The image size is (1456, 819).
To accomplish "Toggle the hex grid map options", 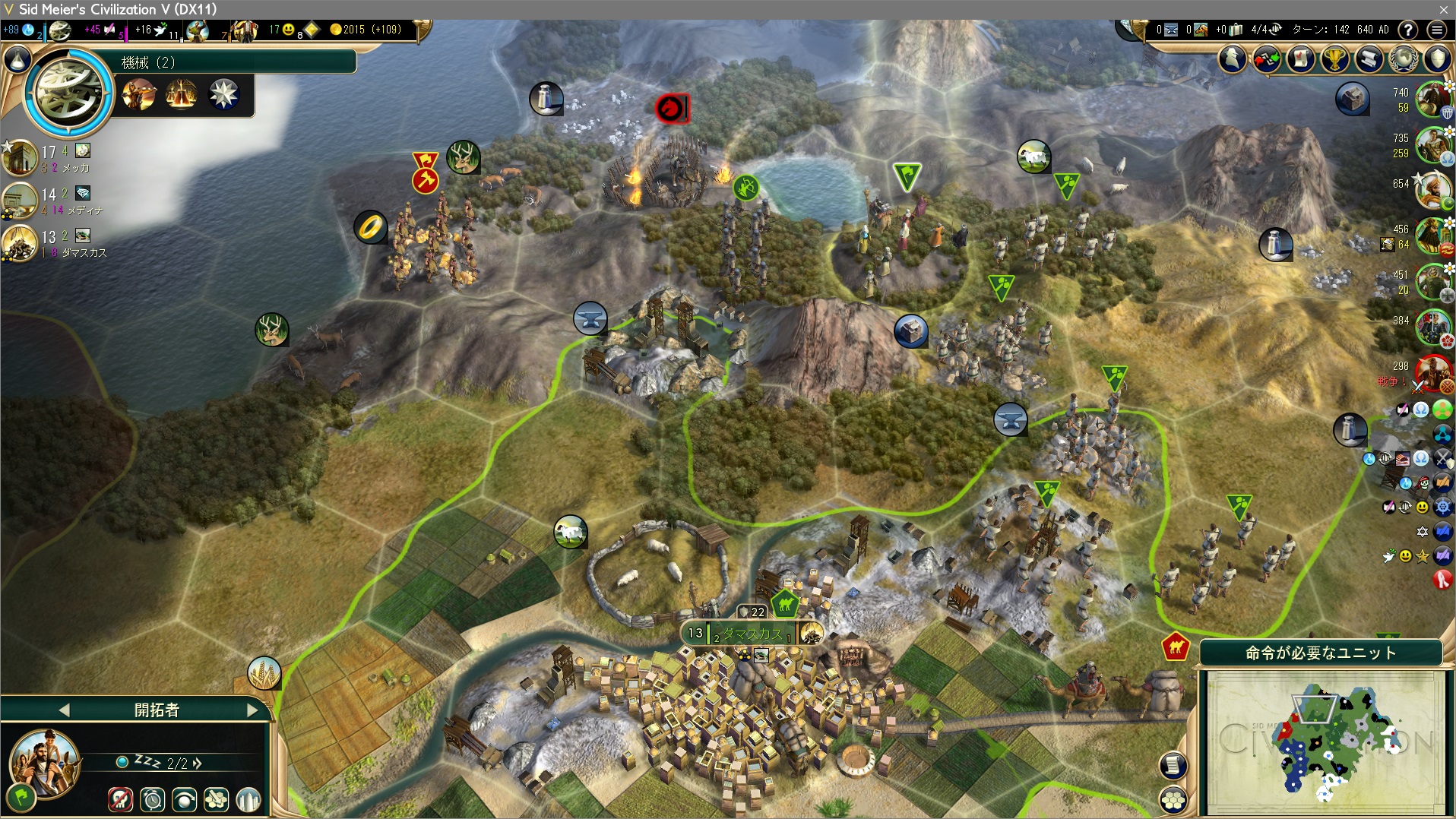I will pyautogui.click(x=1173, y=799).
